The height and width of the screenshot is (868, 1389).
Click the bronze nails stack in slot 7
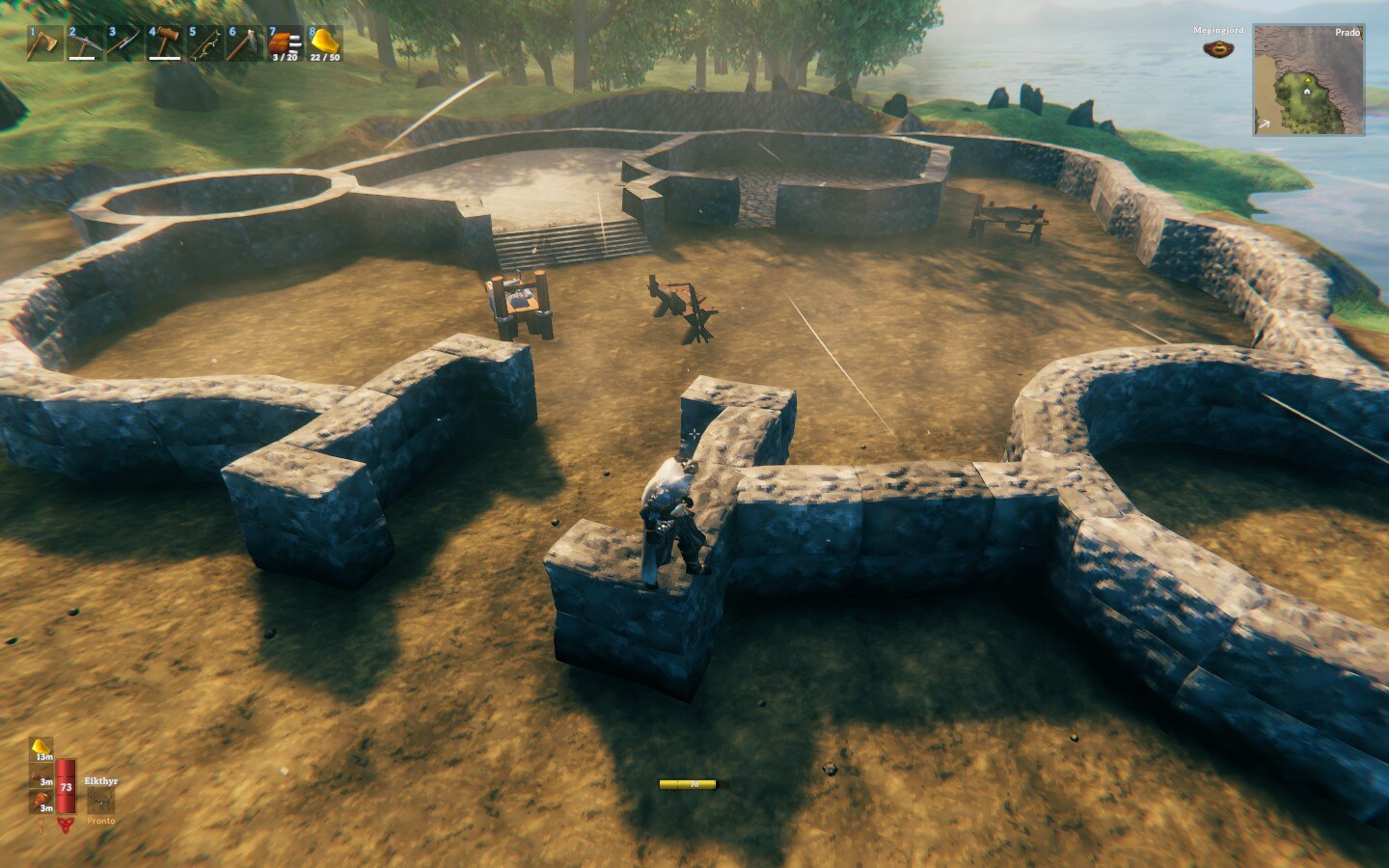285,42
